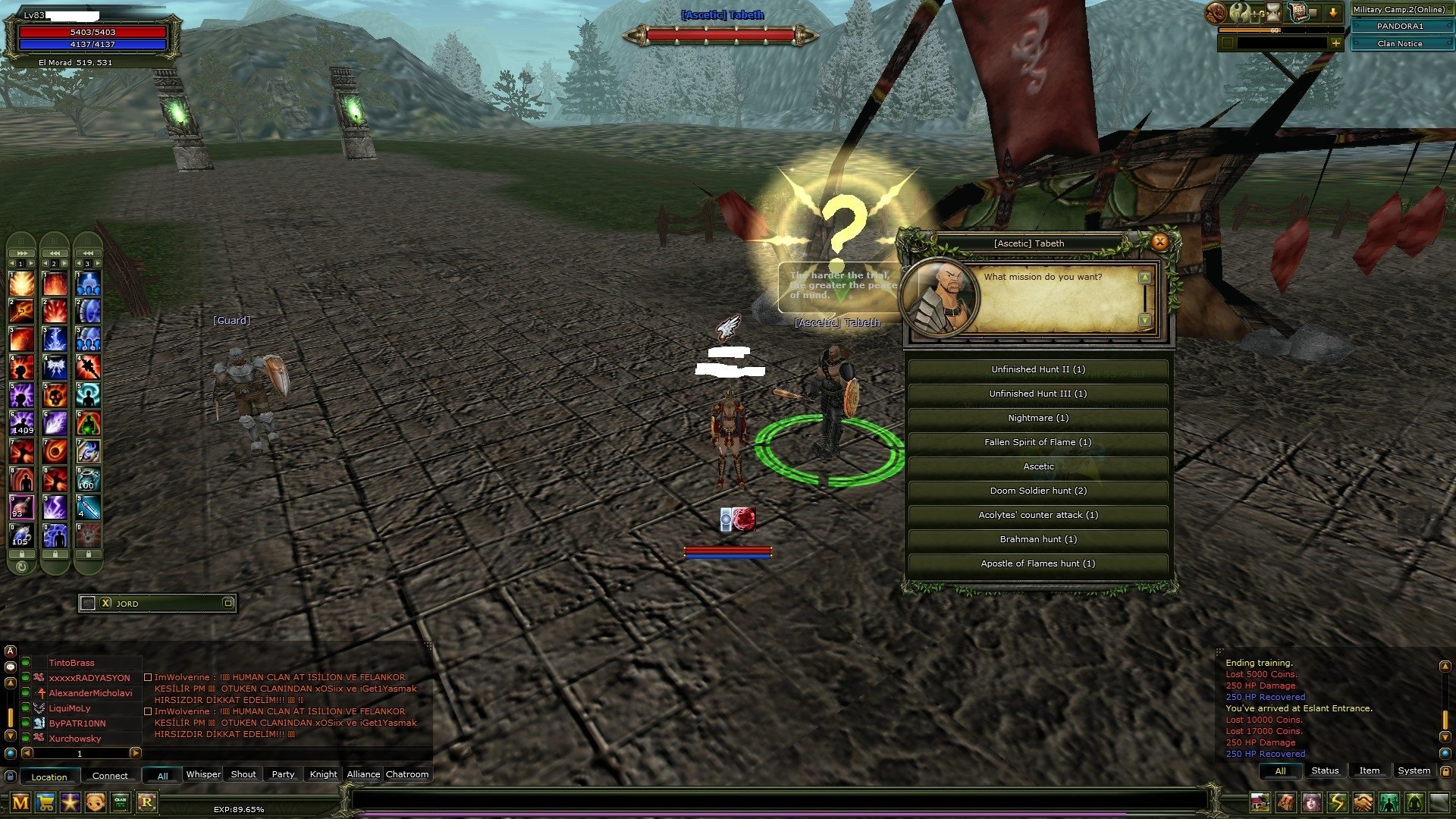Show the Status log tab
Screen dimensions: 1456x819
click(1324, 770)
